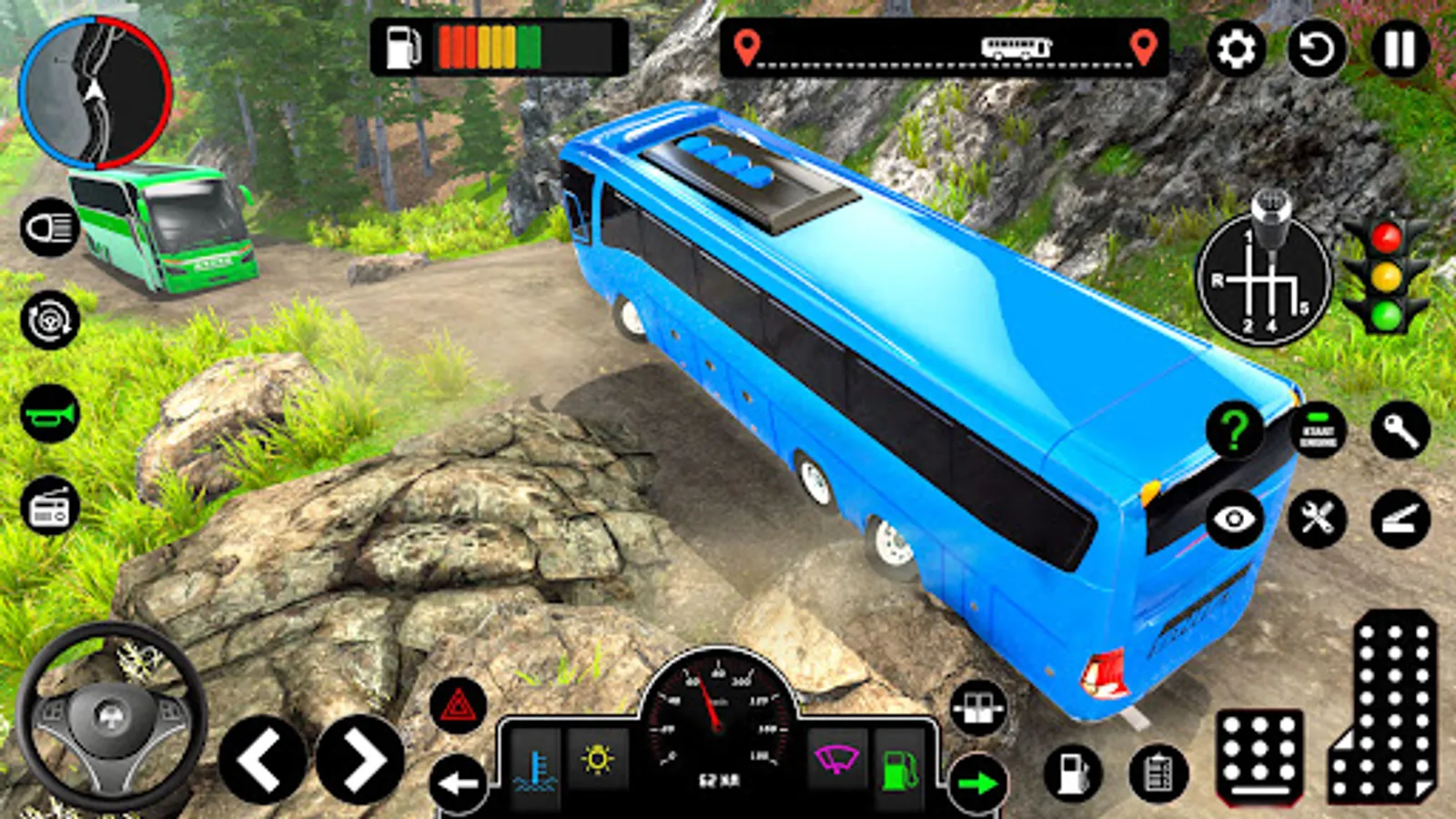Change steering control mode

tap(50, 319)
